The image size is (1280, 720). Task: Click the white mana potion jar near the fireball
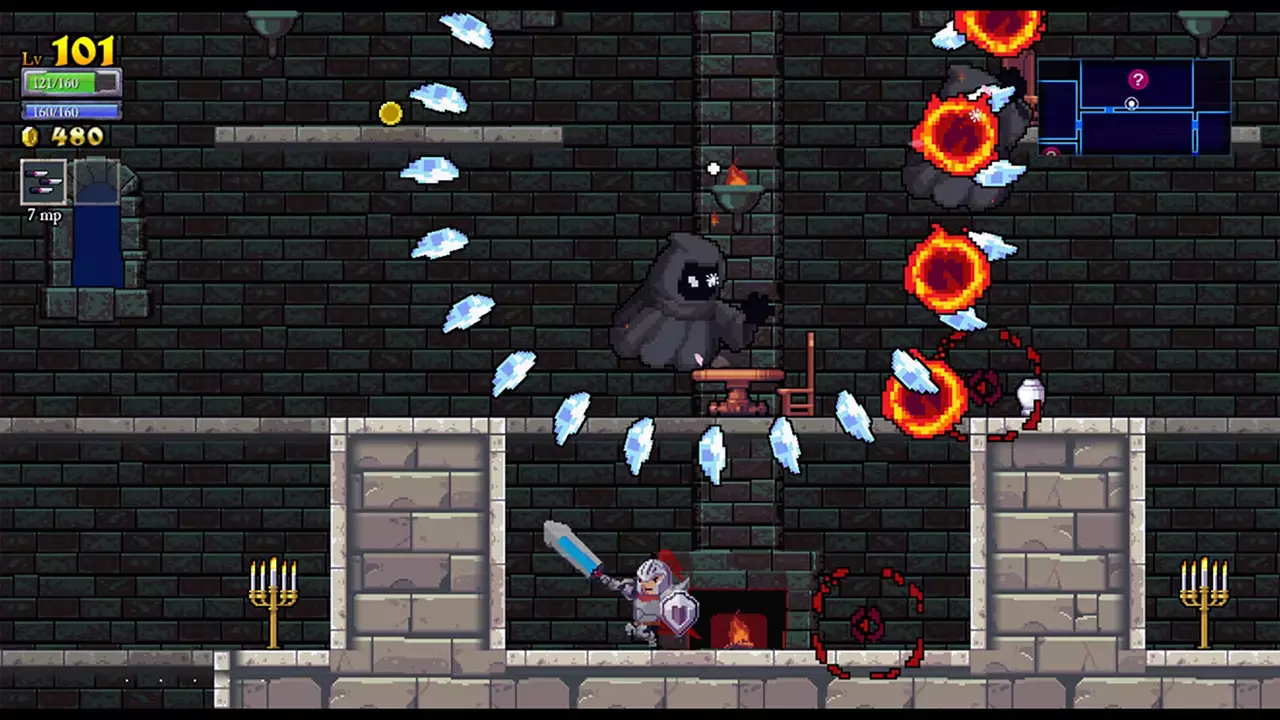point(1031,397)
